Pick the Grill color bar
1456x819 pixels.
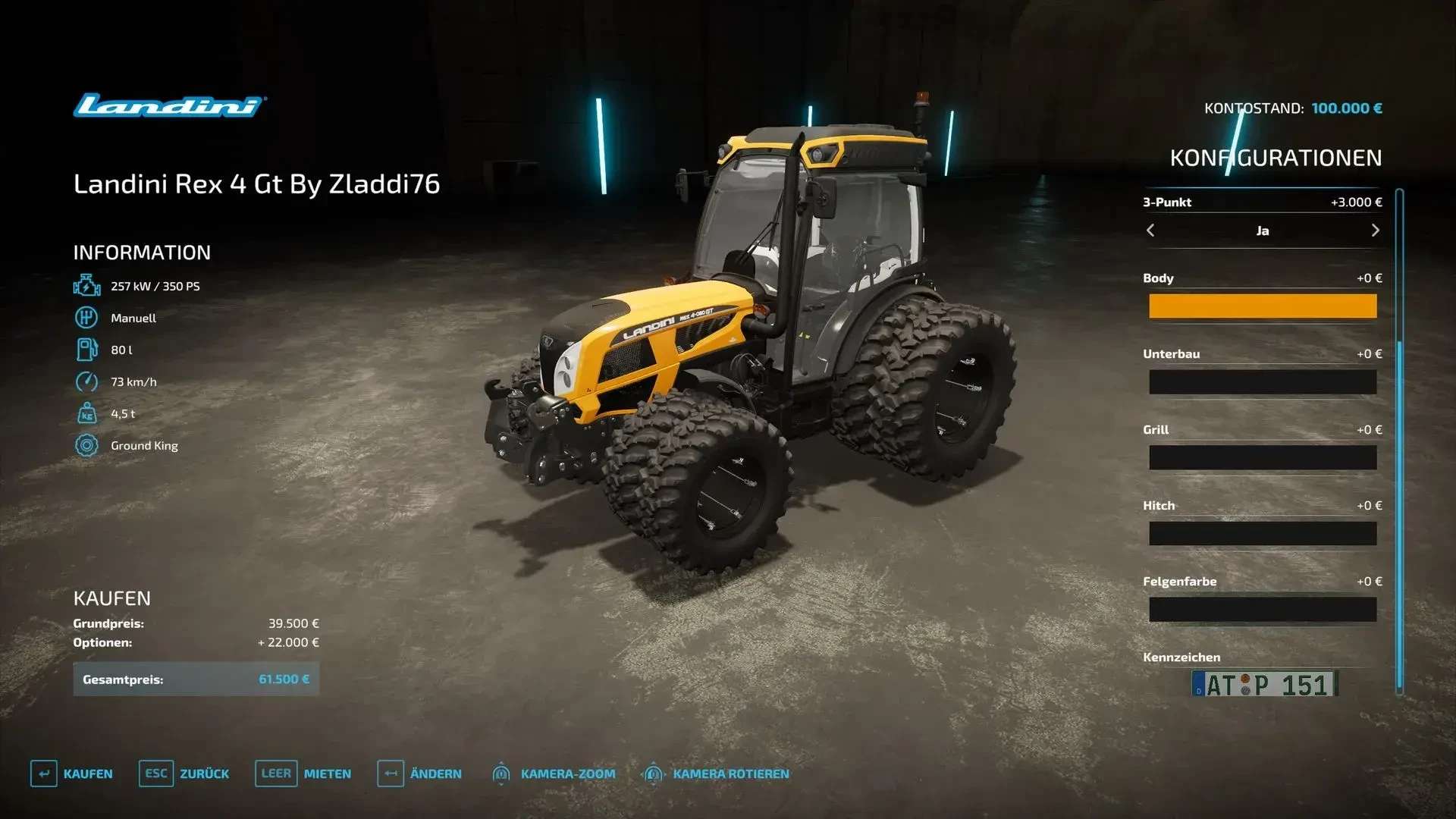pos(1262,458)
